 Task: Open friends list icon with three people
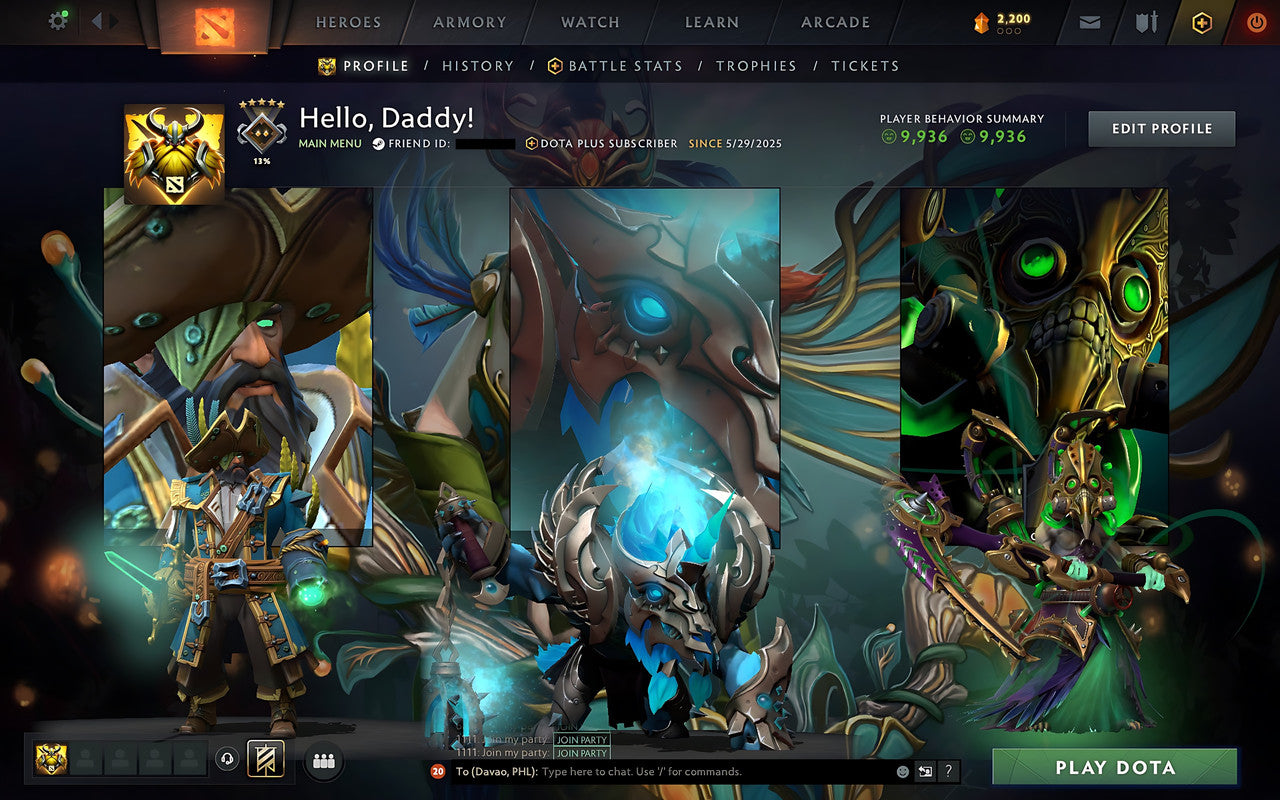[x=323, y=760]
